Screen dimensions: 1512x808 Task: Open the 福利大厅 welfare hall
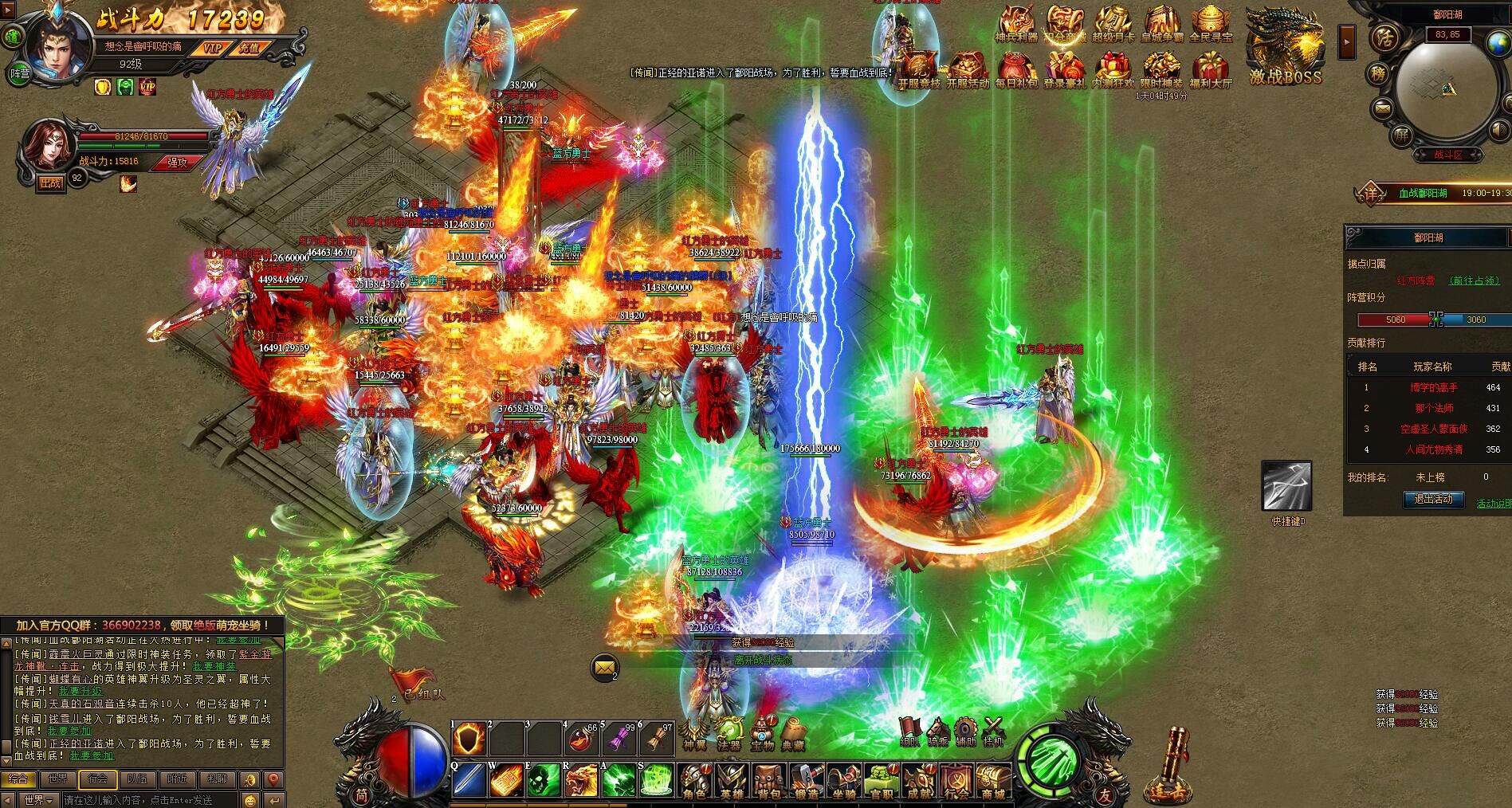coord(1210,70)
